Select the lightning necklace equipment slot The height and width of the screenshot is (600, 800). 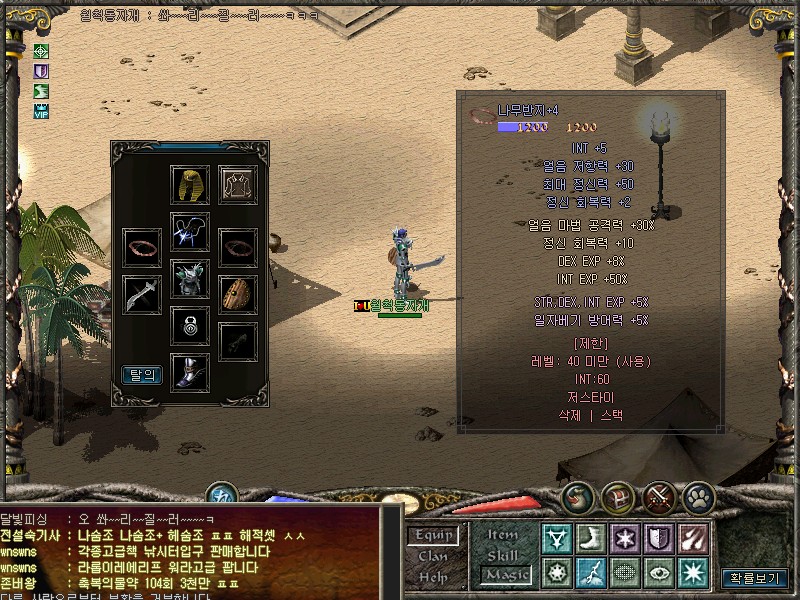click(x=190, y=231)
